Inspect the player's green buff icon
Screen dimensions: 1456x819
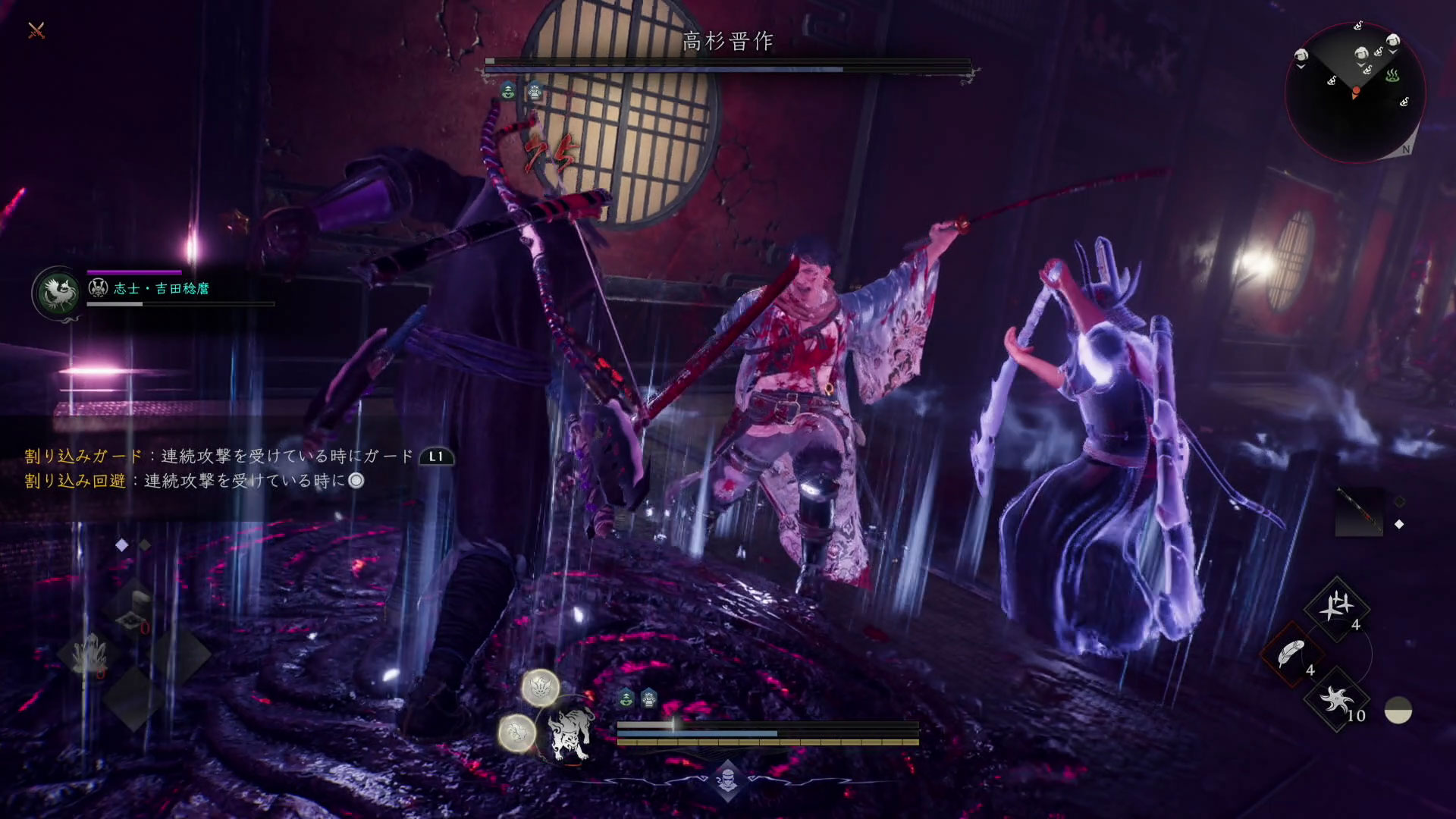click(626, 698)
